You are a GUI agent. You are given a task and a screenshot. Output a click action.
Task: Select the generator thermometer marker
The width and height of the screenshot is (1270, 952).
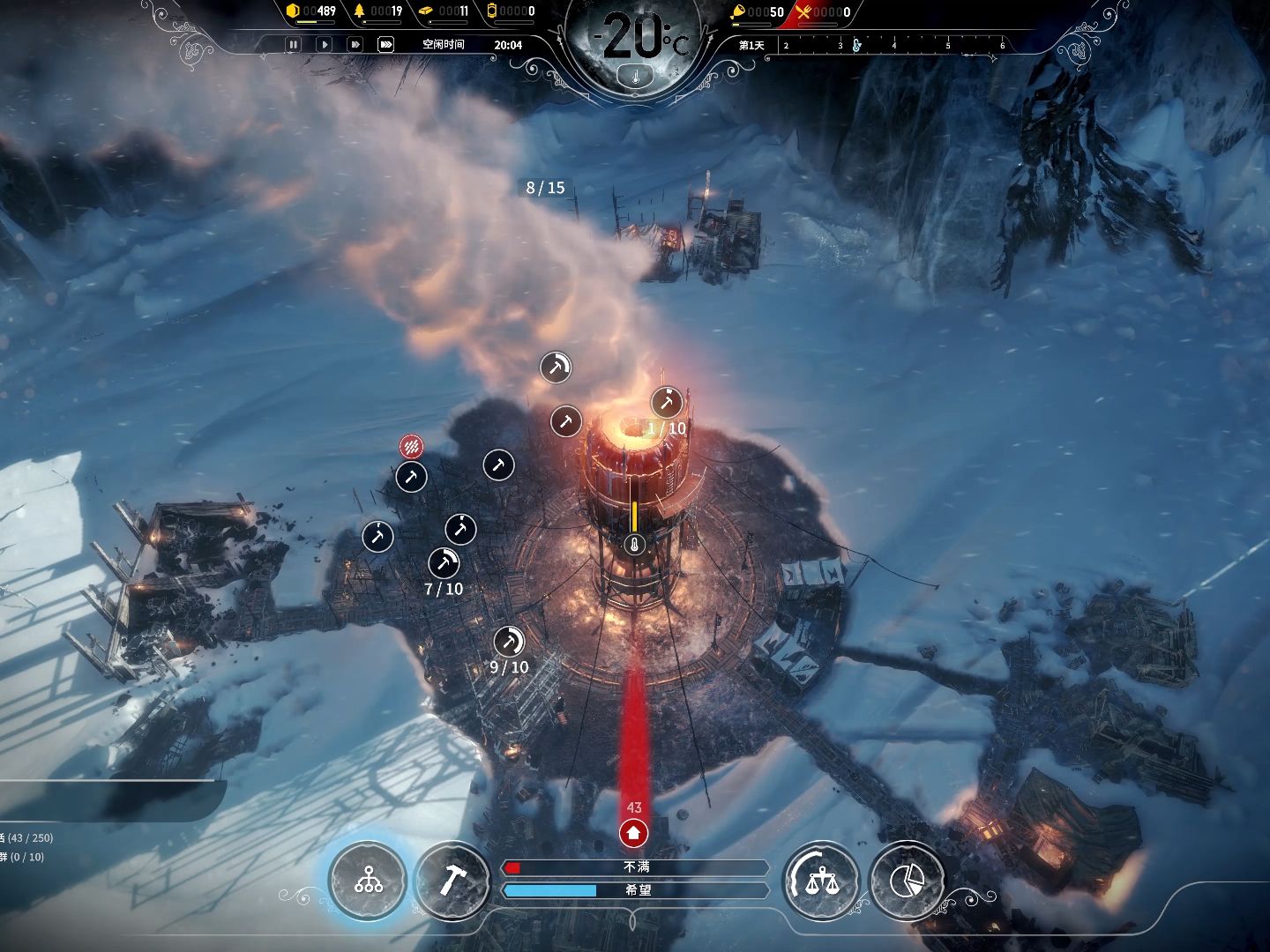click(x=633, y=545)
